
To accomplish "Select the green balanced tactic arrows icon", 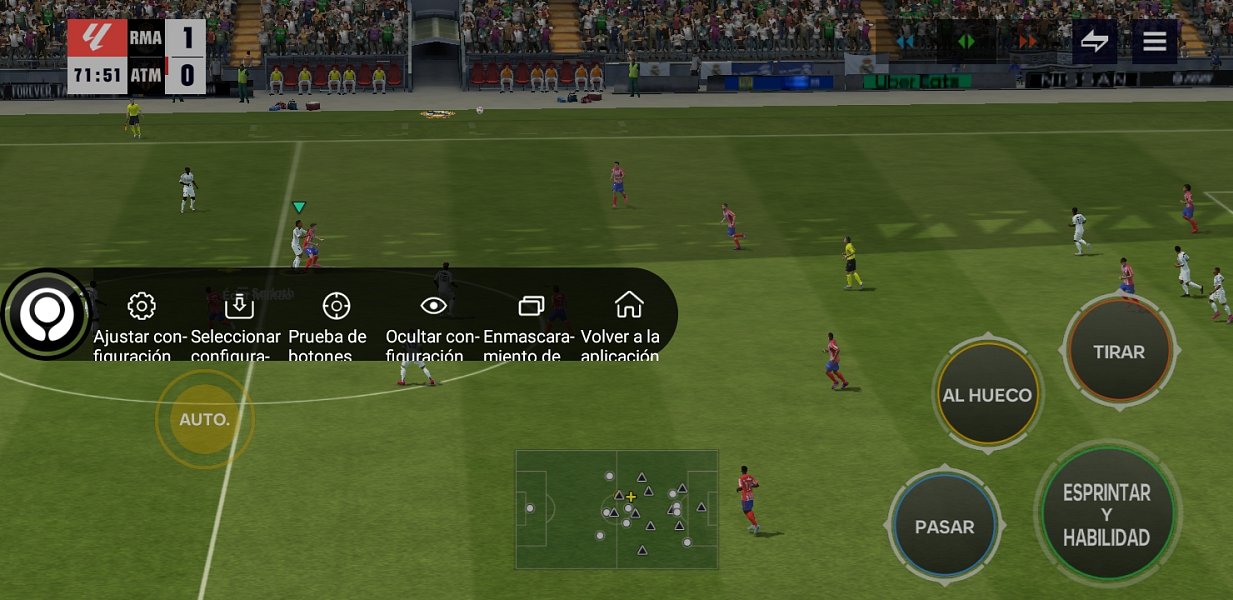I will click(x=966, y=41).
